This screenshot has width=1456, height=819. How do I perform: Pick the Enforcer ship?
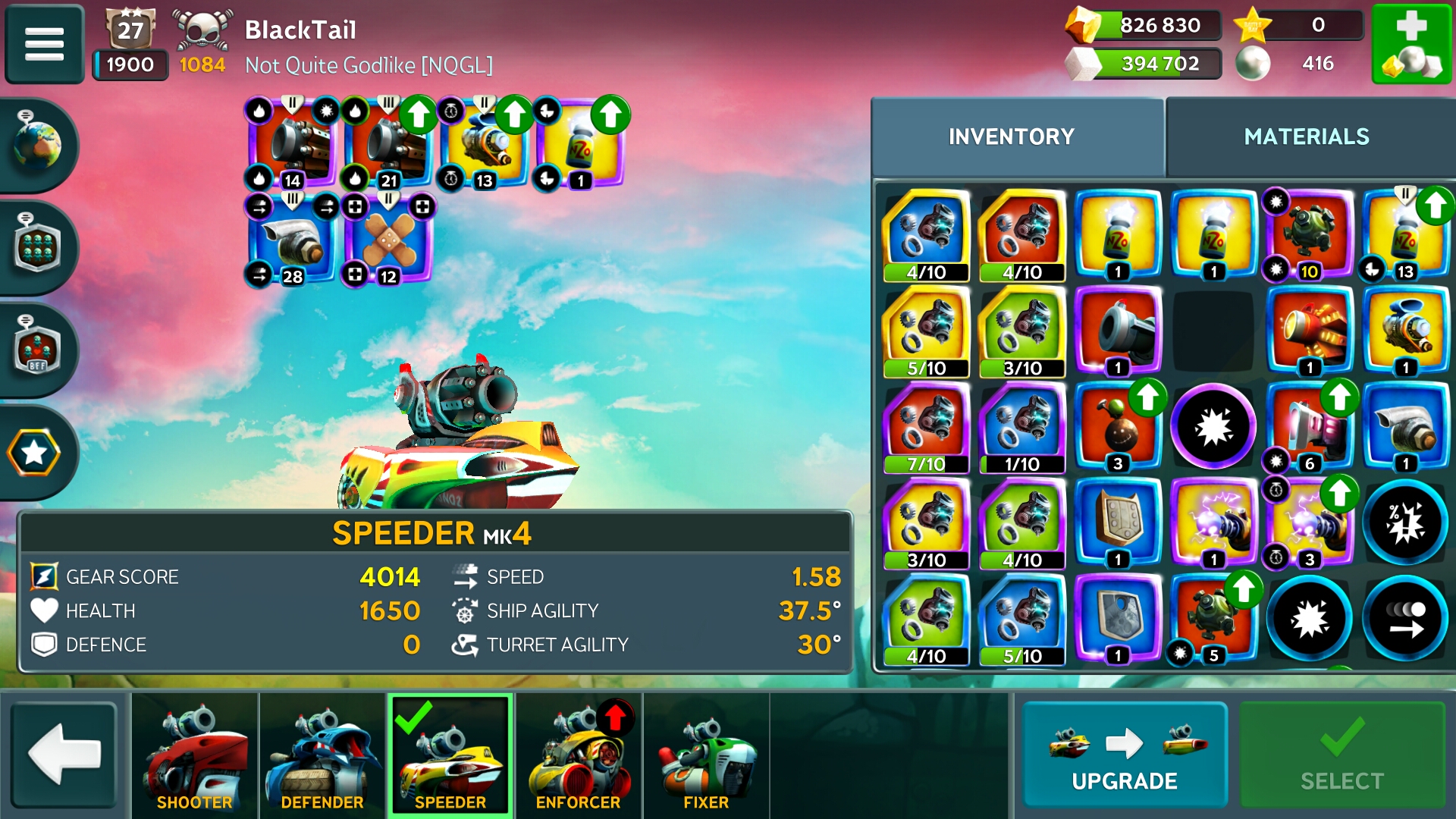pos(578,755)
